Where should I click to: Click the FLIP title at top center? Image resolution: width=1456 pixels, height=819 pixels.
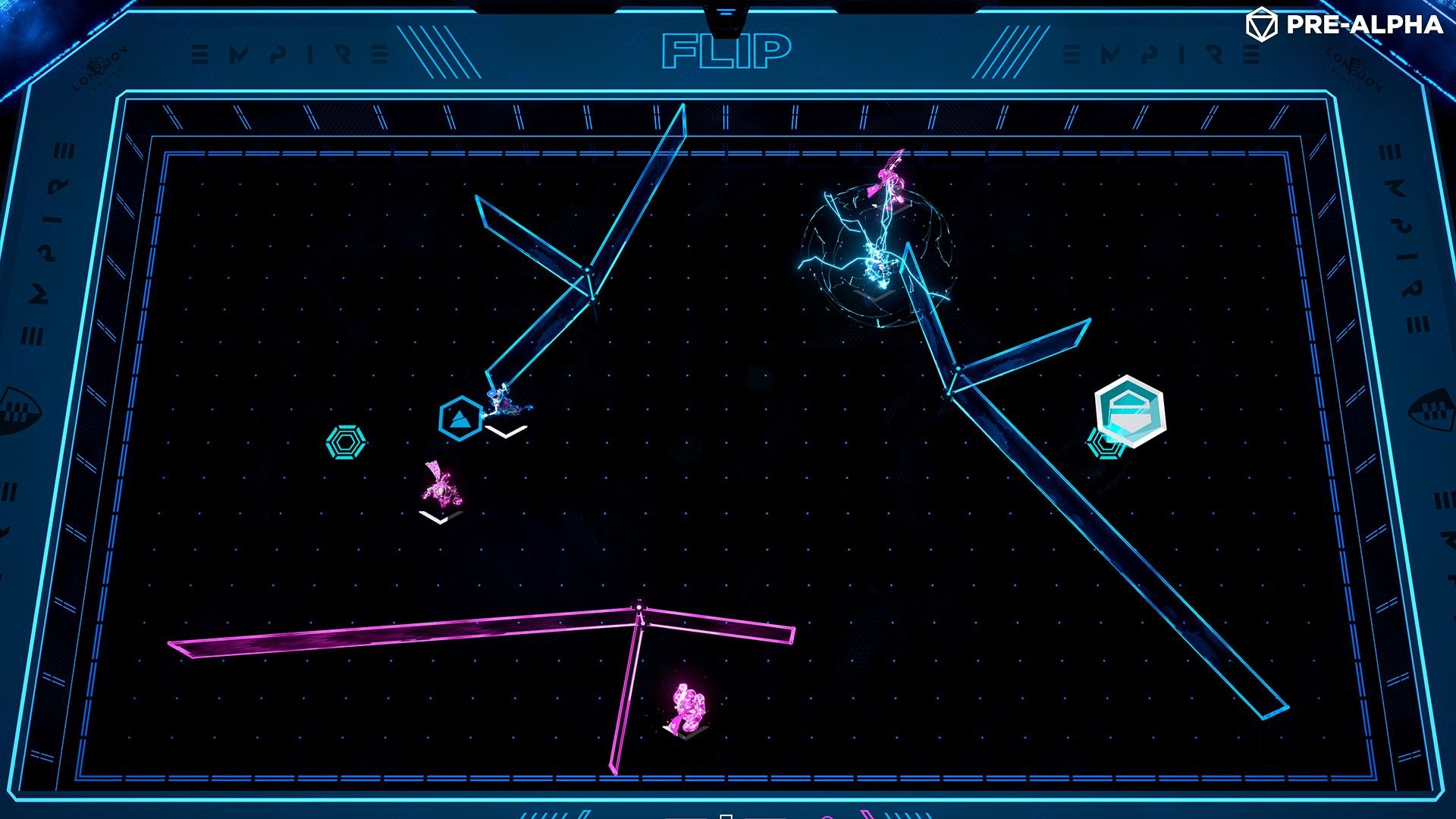coord(726,49)
